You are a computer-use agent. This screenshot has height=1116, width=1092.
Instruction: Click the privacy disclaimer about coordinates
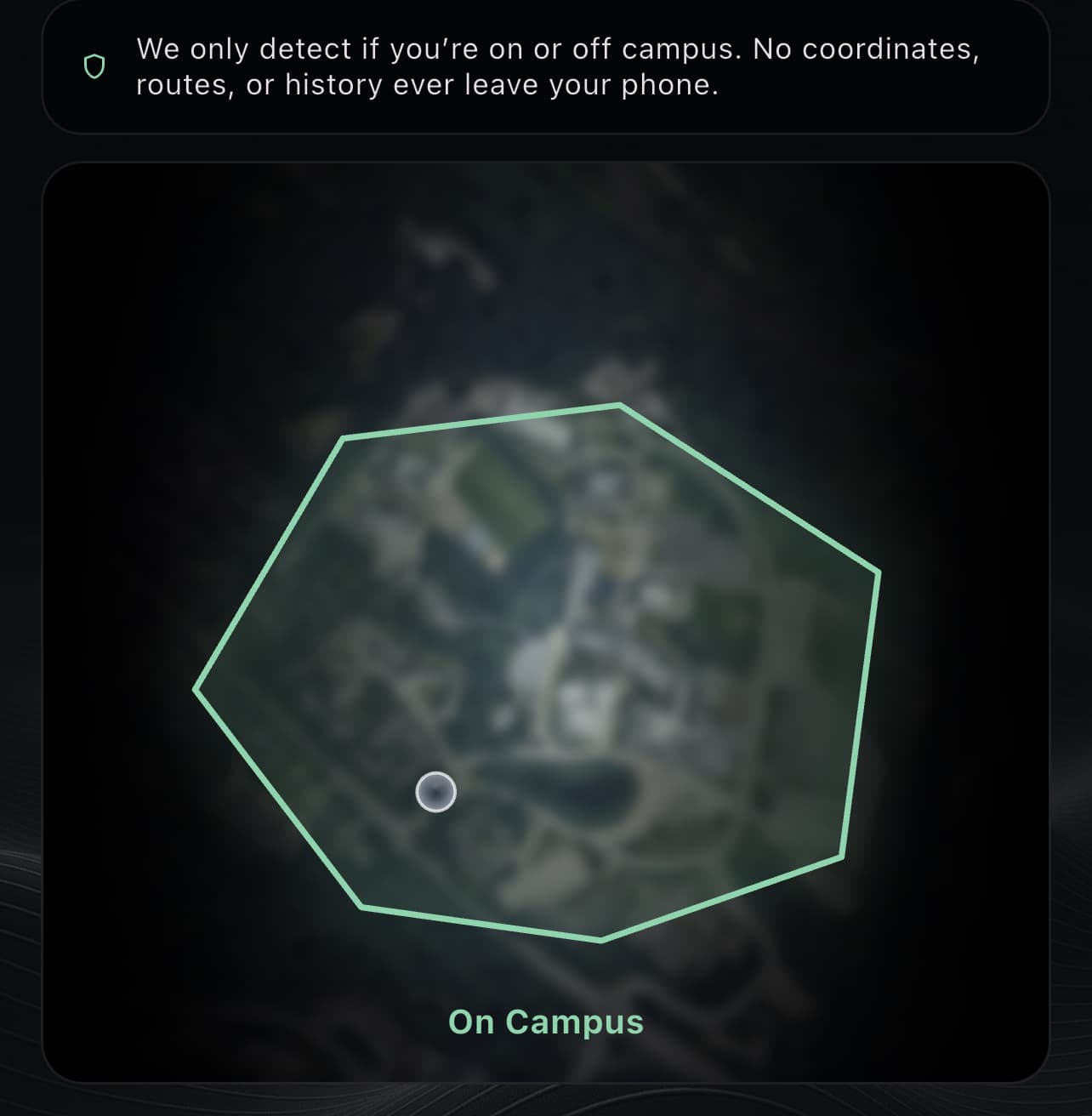point(557,66)
